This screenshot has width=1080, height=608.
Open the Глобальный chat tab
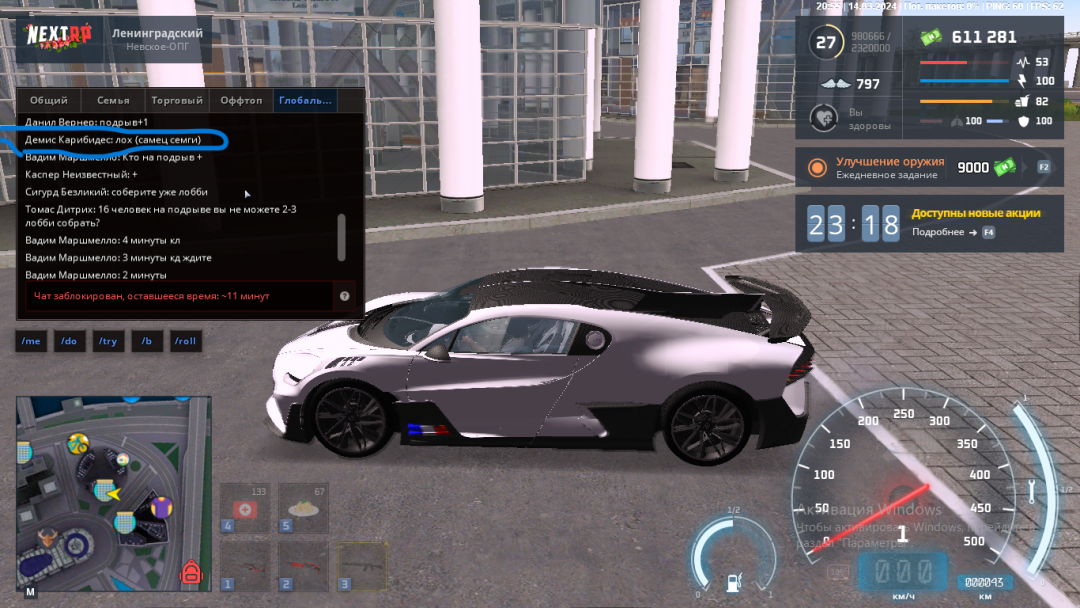[306, 100]
